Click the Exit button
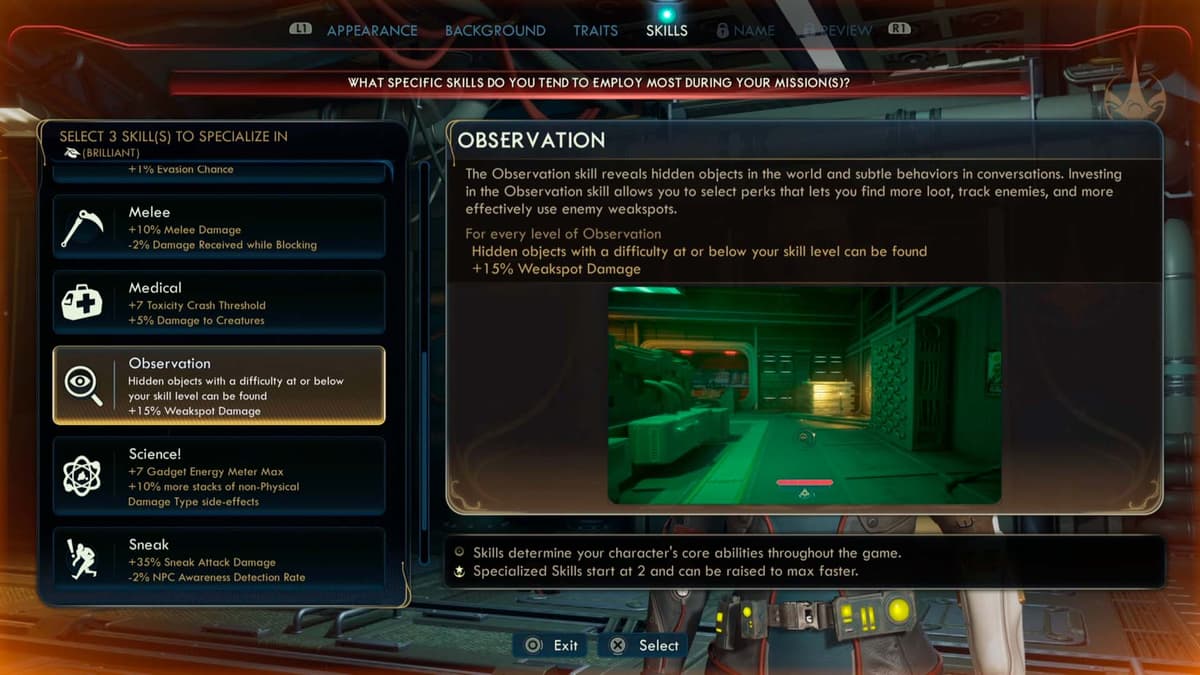The height and width of the screenshot is (675, 1200). tap(553, 645)
